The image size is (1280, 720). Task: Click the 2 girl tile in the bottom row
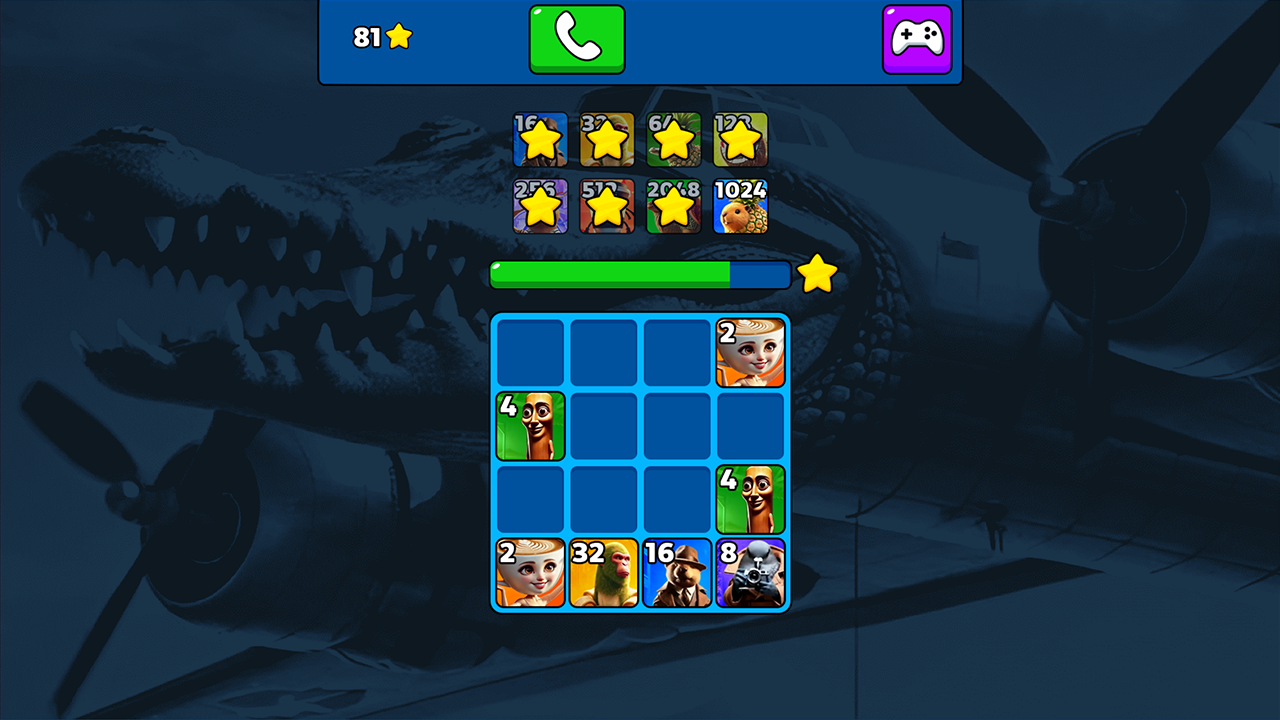pyautogui.click(x=530, y=571)
